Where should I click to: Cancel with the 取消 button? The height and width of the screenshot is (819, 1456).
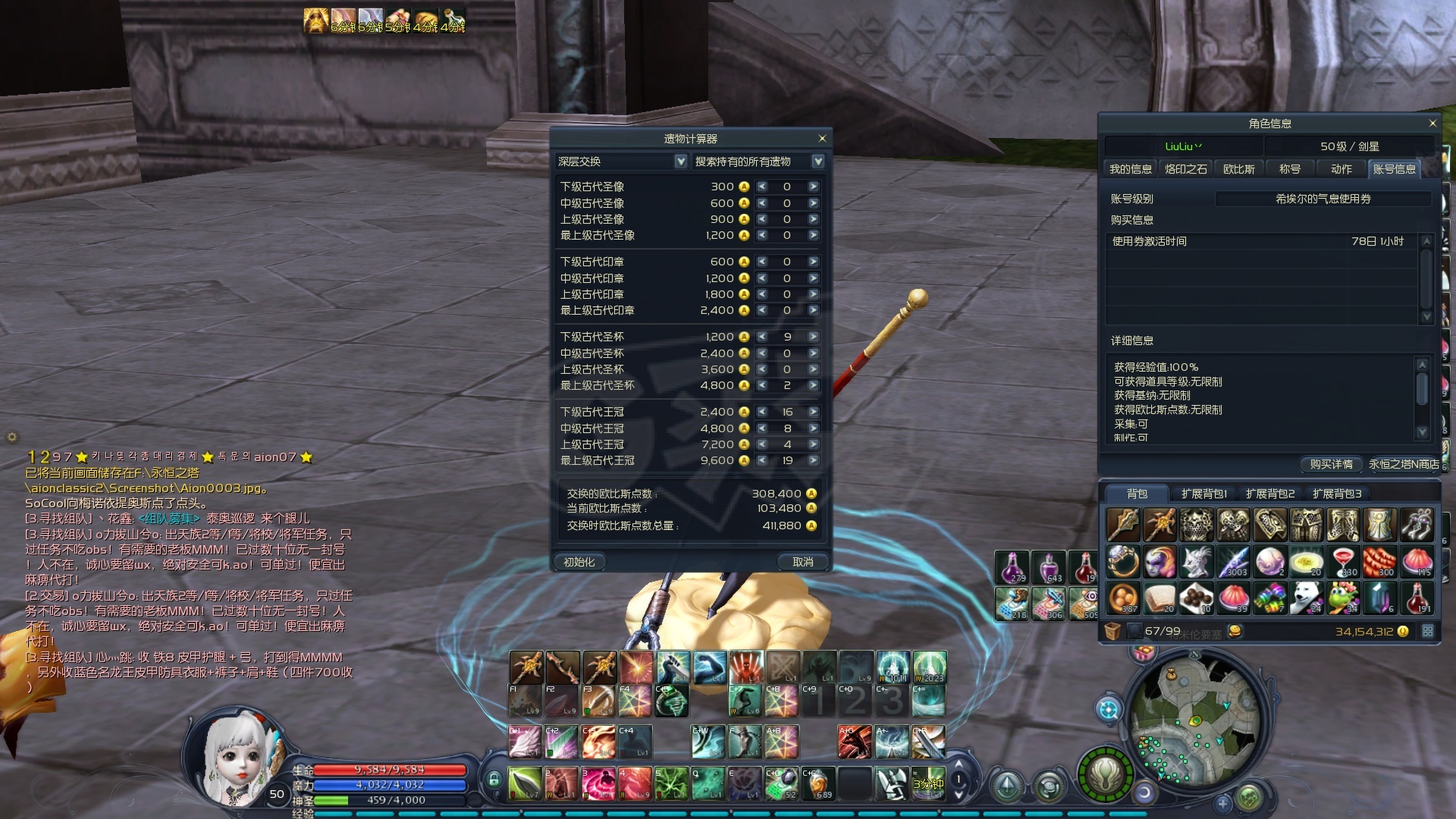coord(802,562)
